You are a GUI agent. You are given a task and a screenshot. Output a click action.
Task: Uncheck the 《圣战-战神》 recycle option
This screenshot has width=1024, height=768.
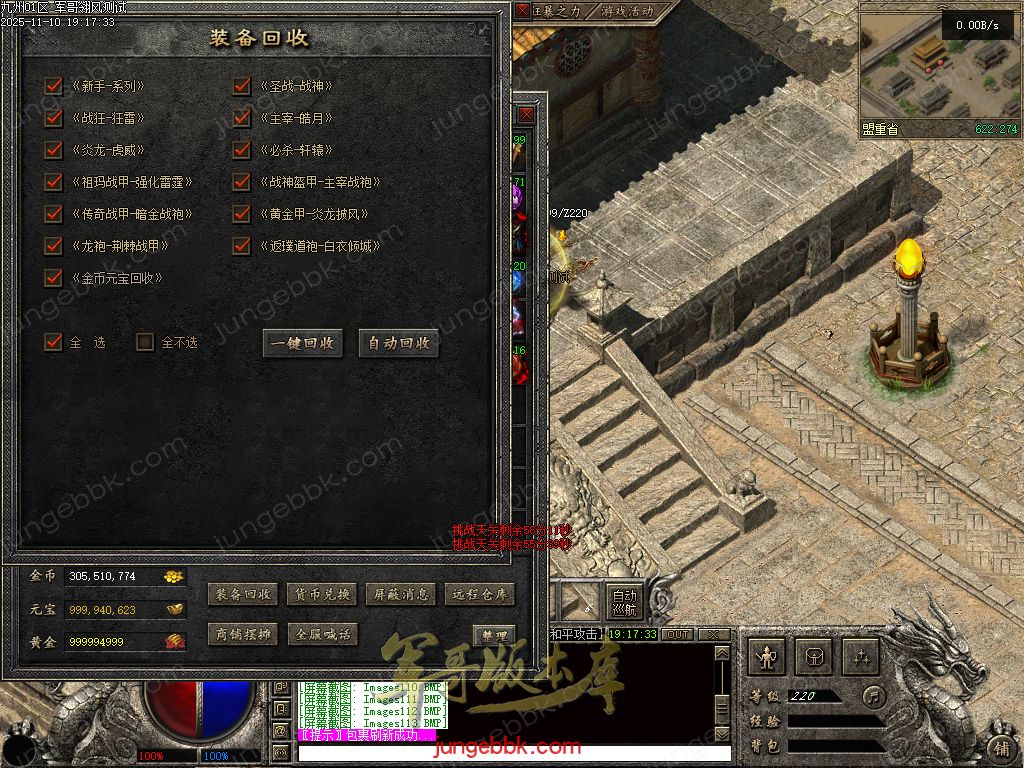[242, 86]
